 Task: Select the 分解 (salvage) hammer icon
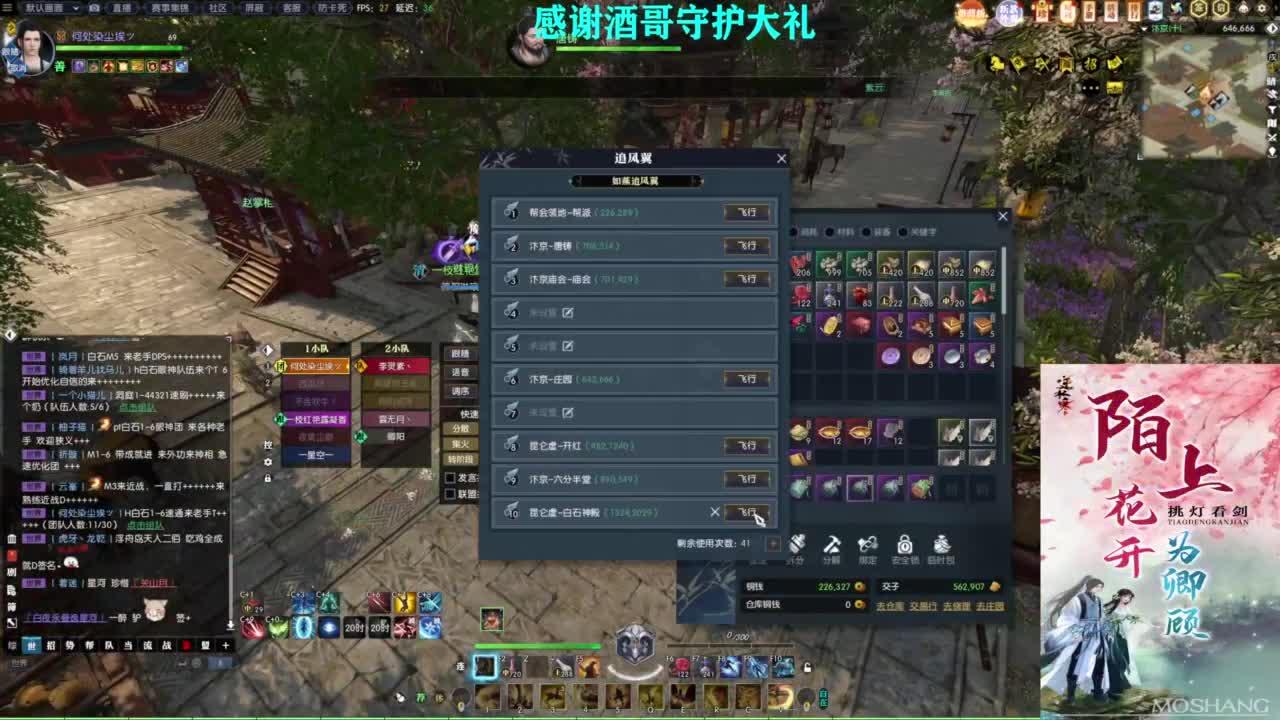833,545
